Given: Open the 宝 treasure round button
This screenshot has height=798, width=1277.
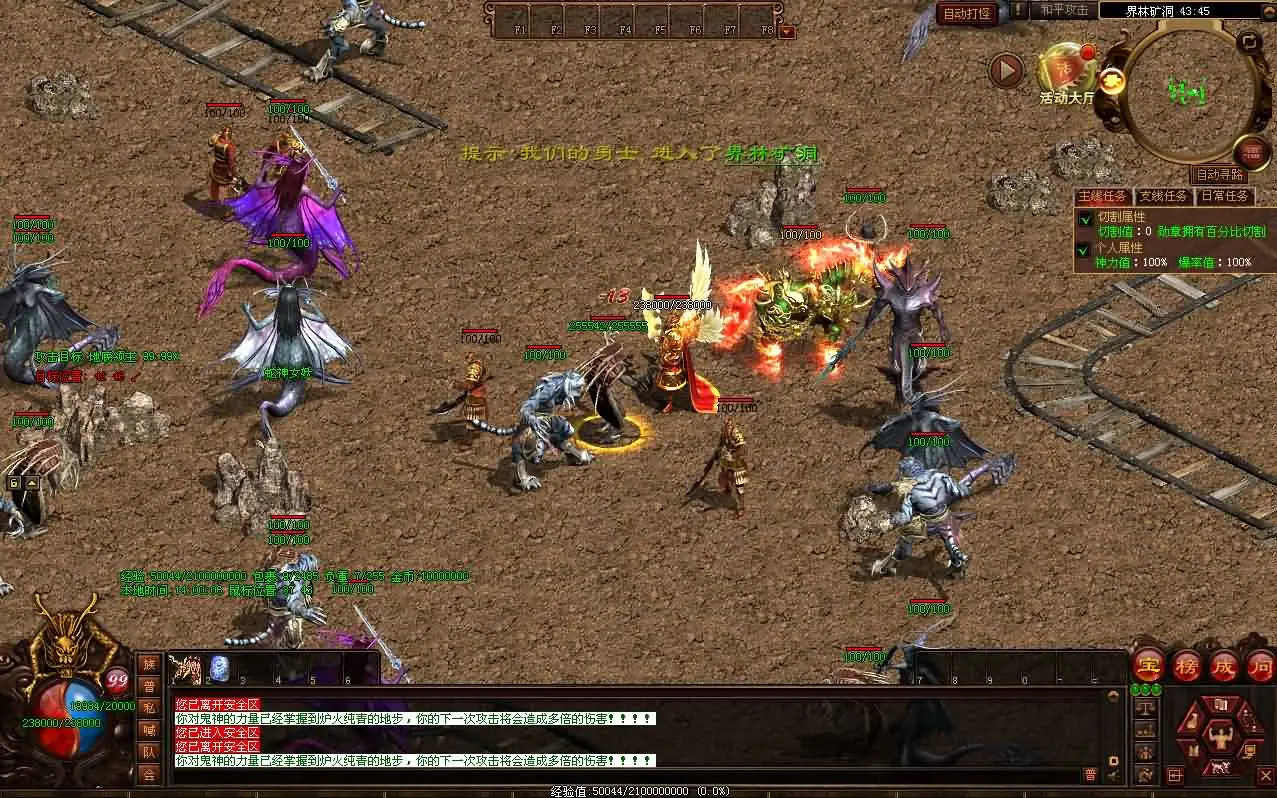Looking at the screenshot, I should tap(1148, 665).
